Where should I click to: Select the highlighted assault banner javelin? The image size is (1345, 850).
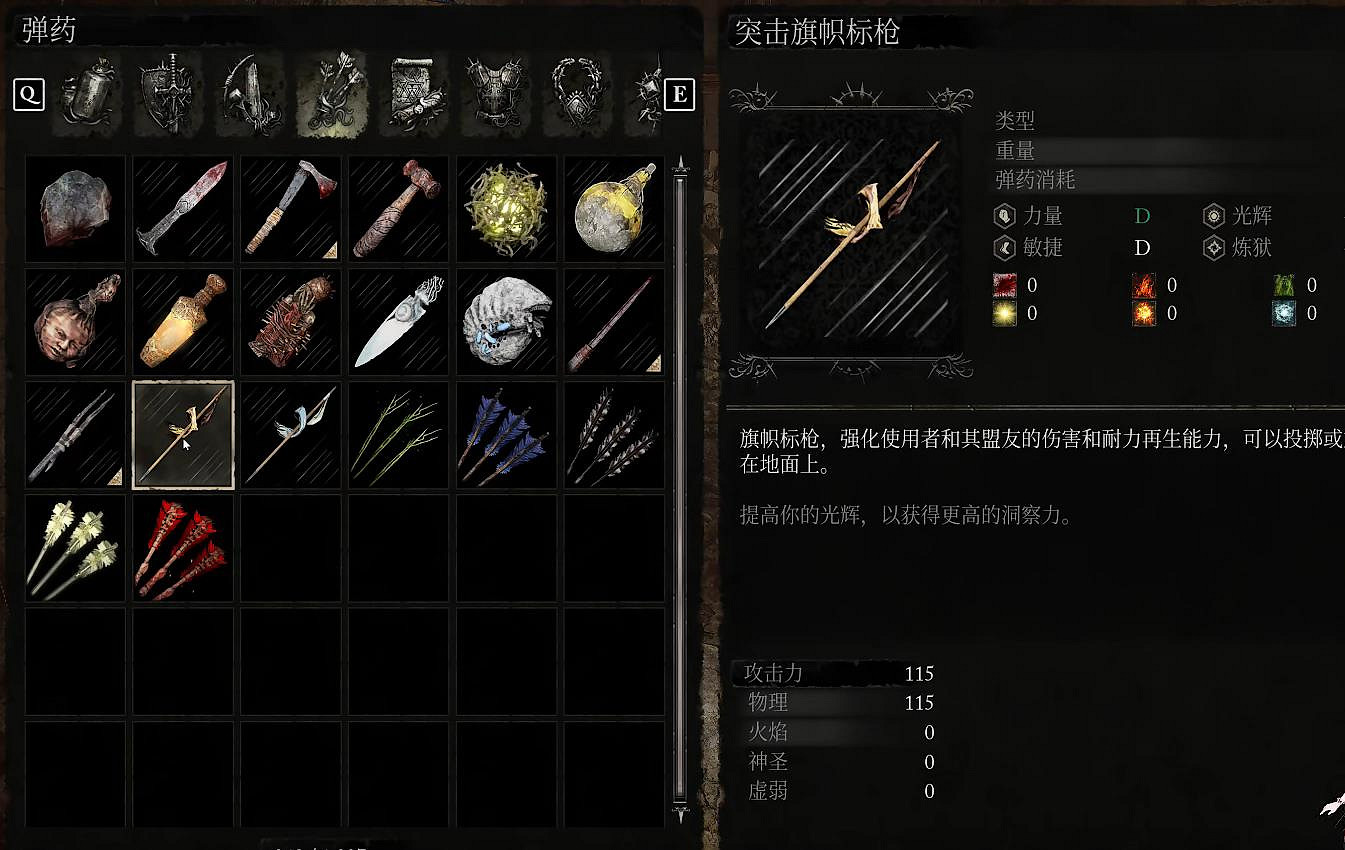[x=183, y=433]
